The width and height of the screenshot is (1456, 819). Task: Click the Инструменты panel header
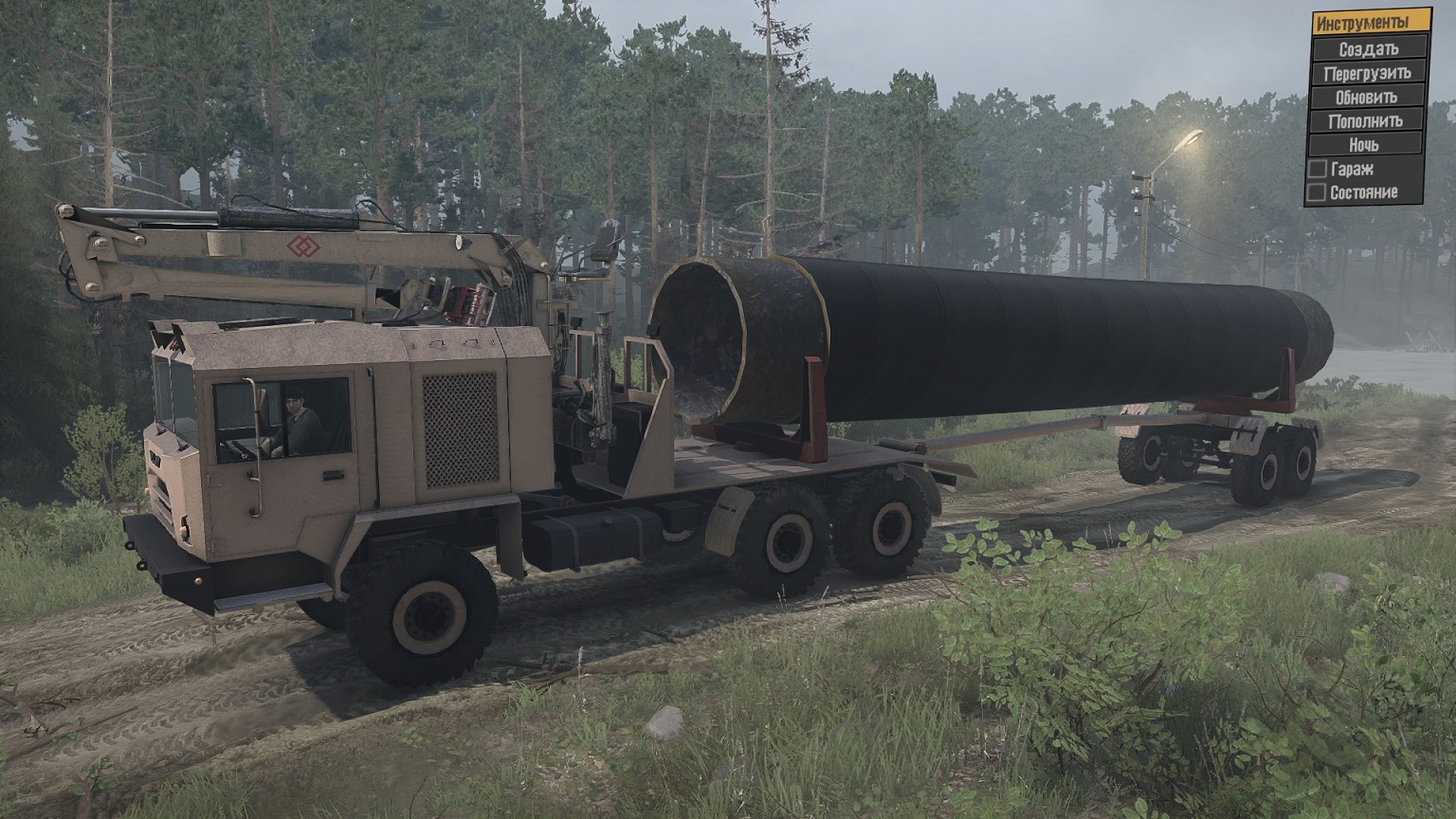point(1360,23)
